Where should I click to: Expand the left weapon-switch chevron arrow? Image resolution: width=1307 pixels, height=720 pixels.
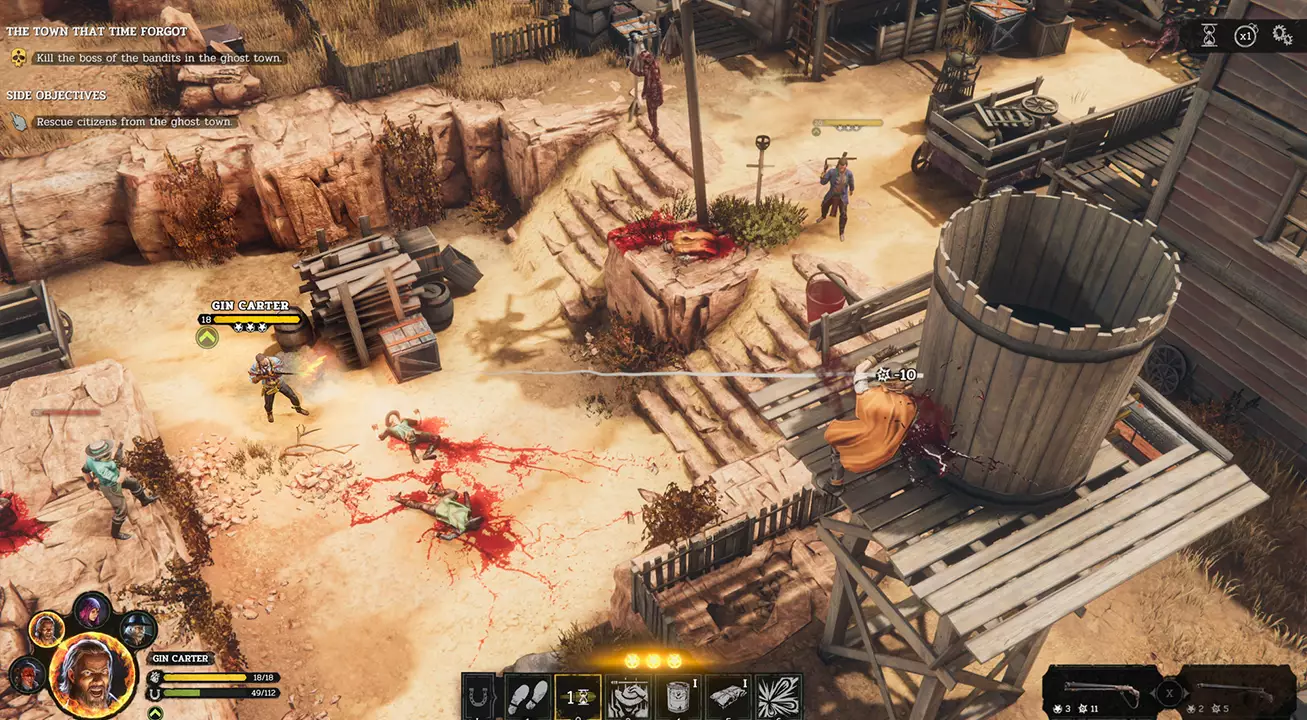coord(1153,692)
